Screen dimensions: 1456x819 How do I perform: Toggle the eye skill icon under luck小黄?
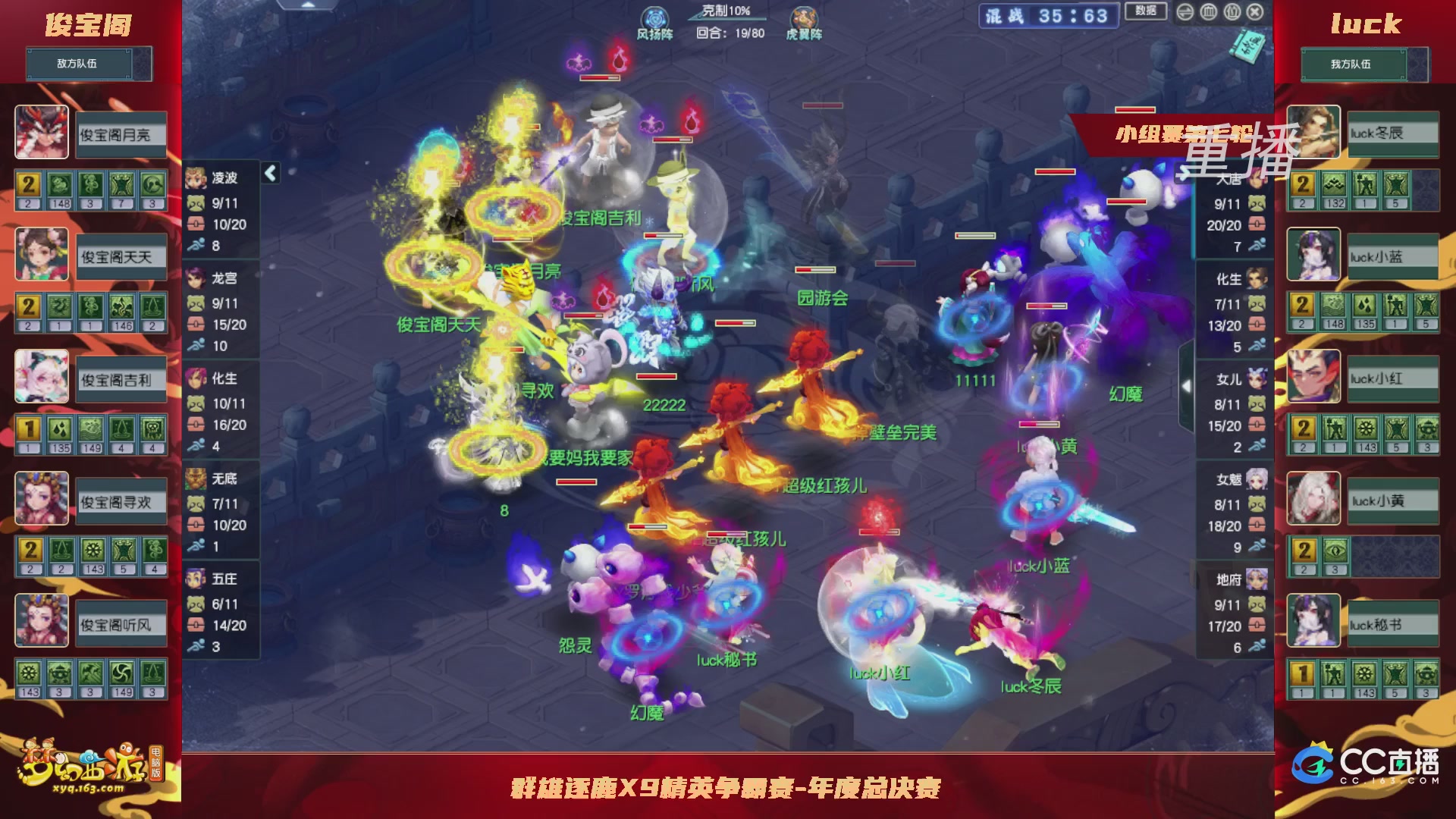click(x=1335, y=550)
